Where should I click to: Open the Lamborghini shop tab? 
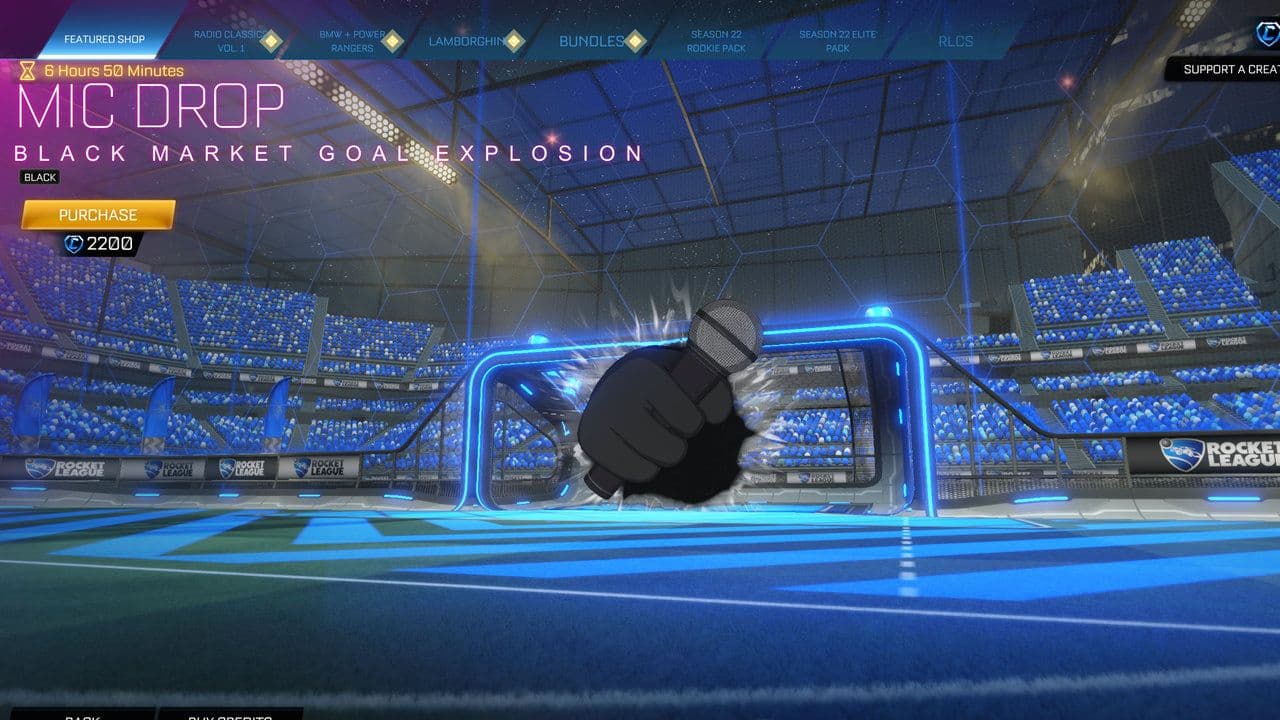467,42
